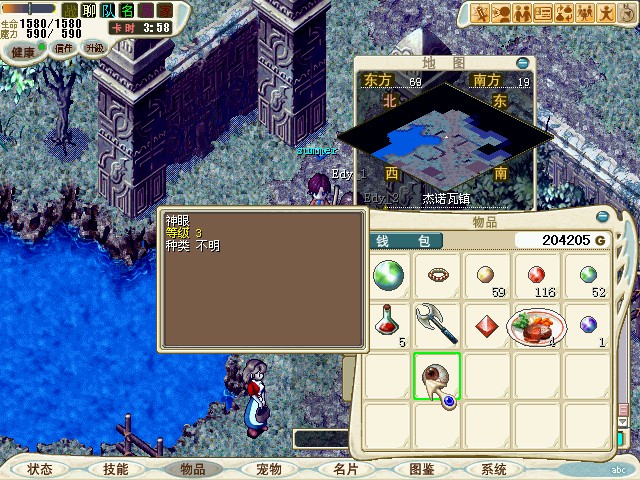Select the red potion flask slot
The image size is (640, 480).
point(388,324)
